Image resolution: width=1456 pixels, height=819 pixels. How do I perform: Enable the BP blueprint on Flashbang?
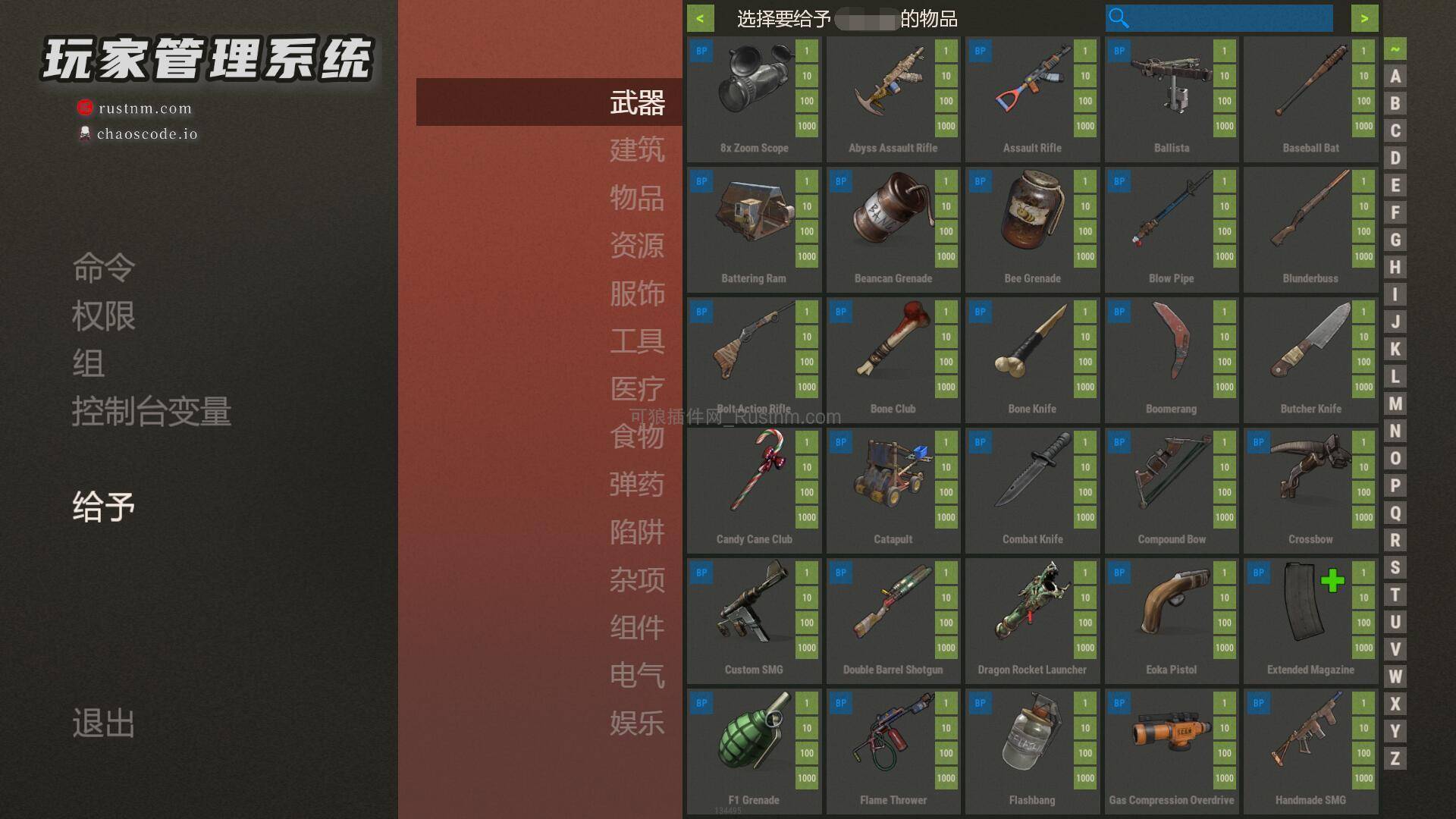point(979,703)
